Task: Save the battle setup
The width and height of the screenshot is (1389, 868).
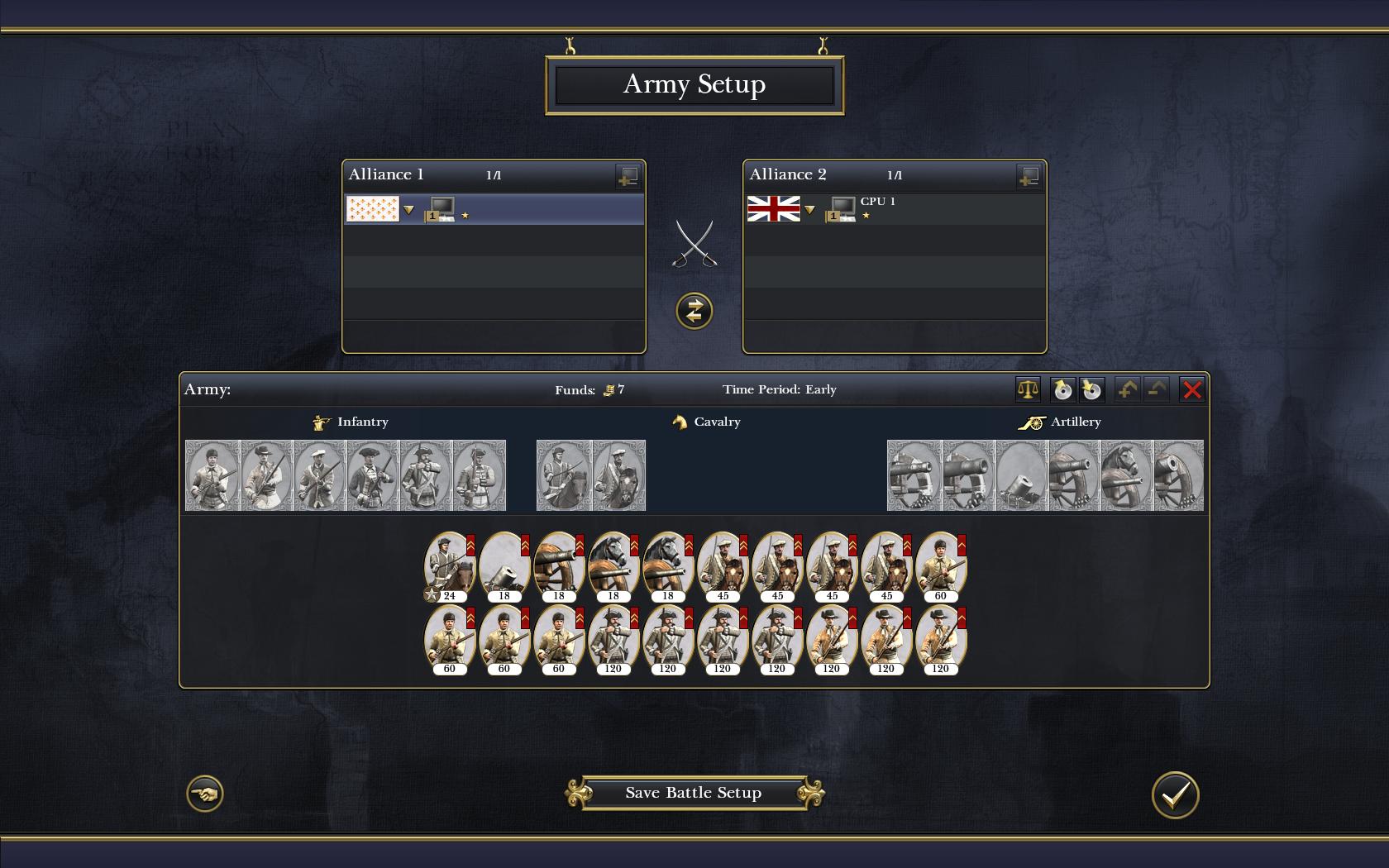Action: [x=694, y=793]
